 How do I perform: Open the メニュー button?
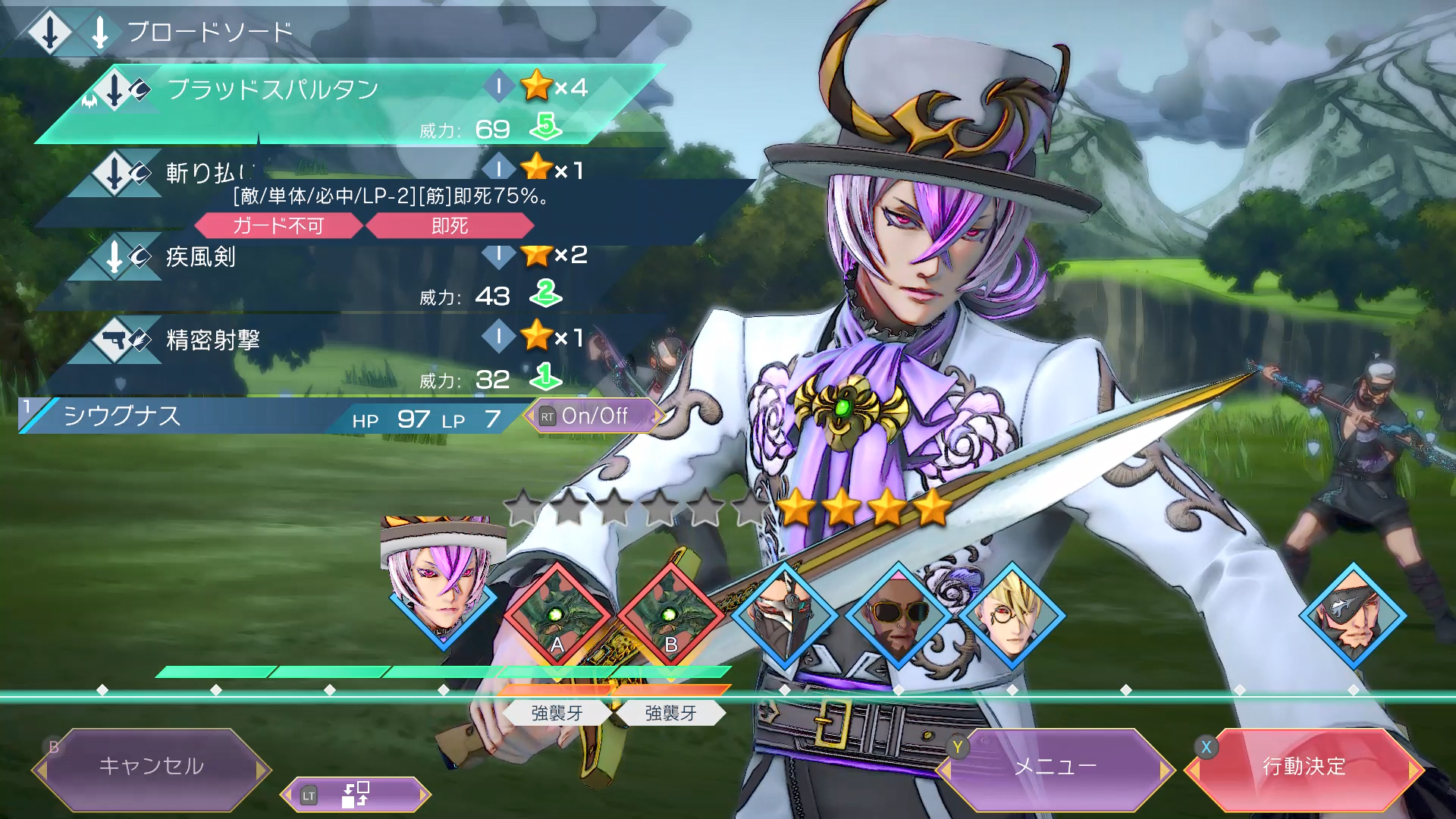[1055, 767]
